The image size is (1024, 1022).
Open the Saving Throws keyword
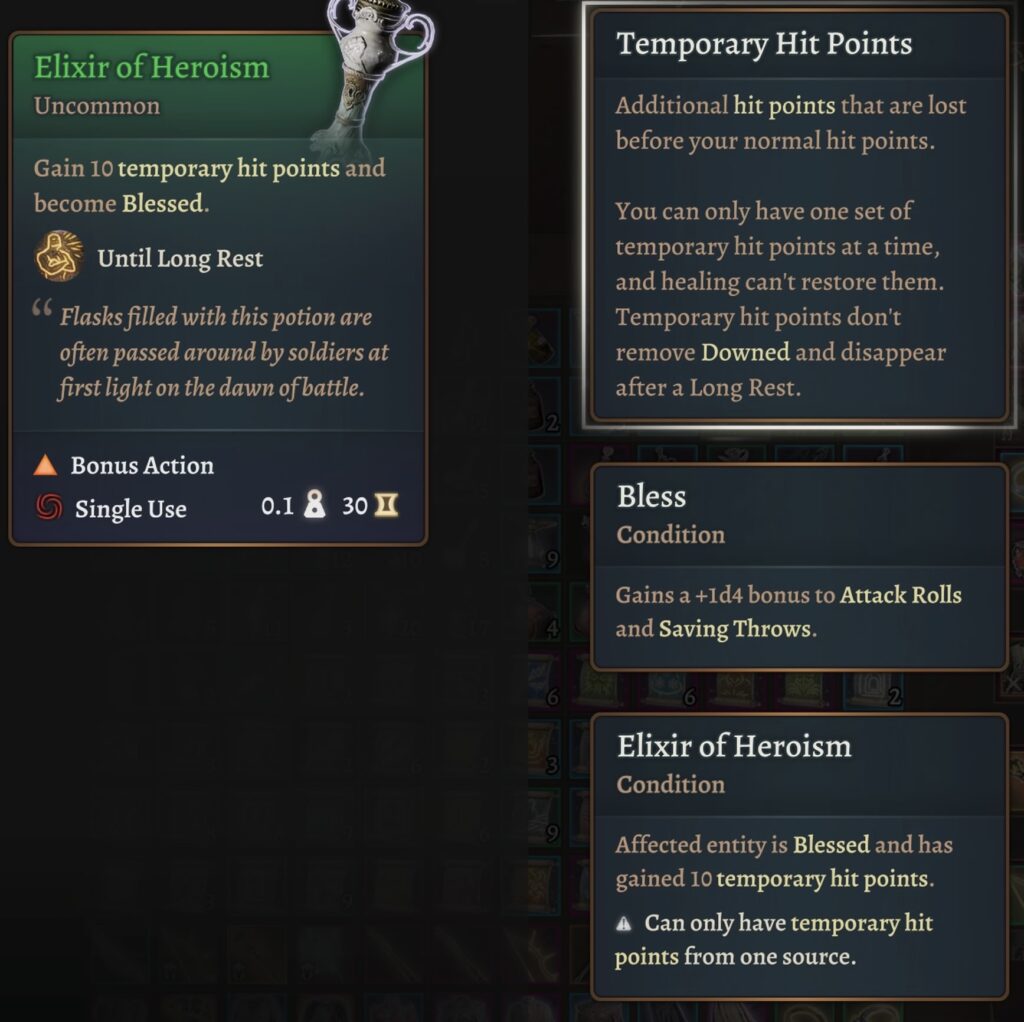click(734, 629)
